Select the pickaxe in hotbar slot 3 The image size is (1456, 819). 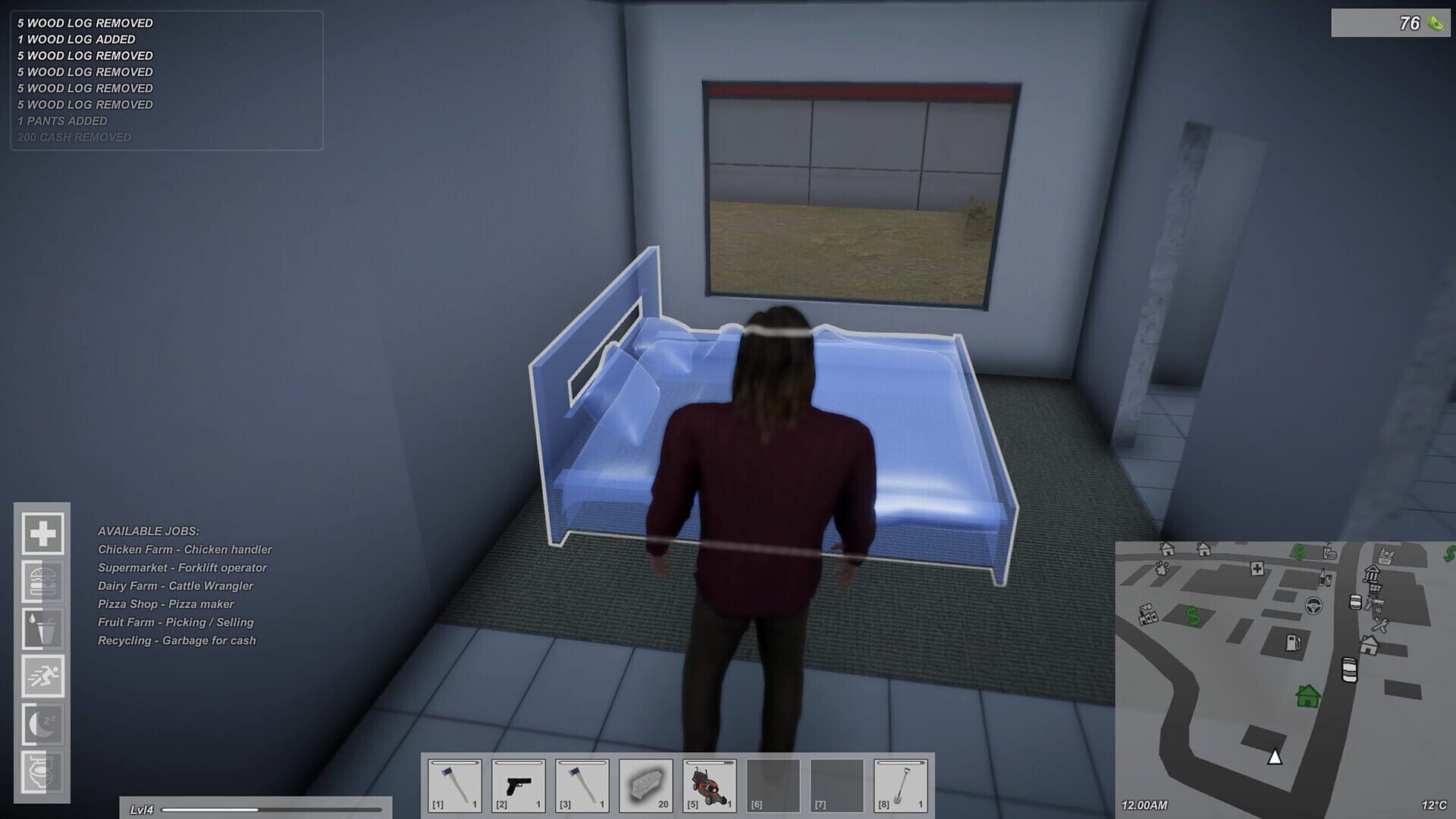(582, 786)
